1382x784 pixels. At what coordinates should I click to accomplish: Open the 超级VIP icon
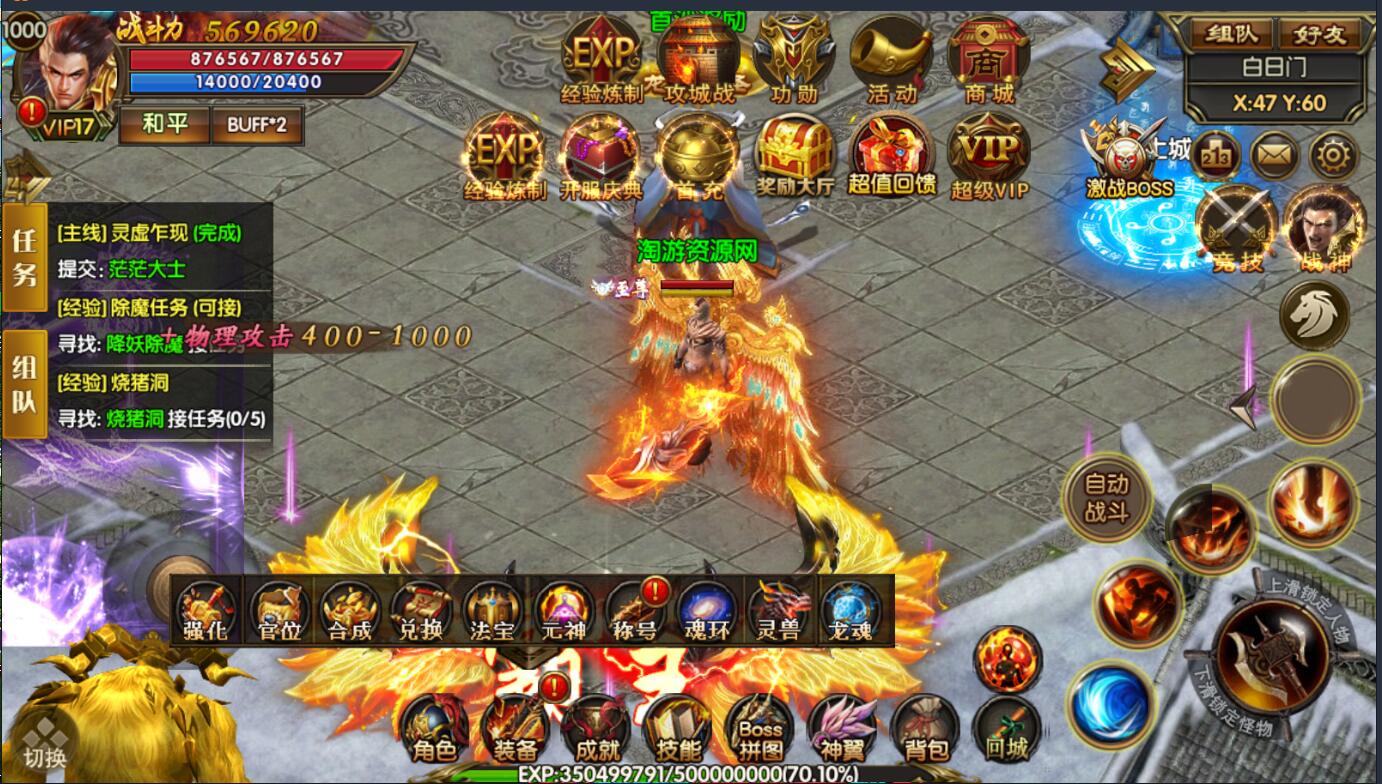pos(988,155)
